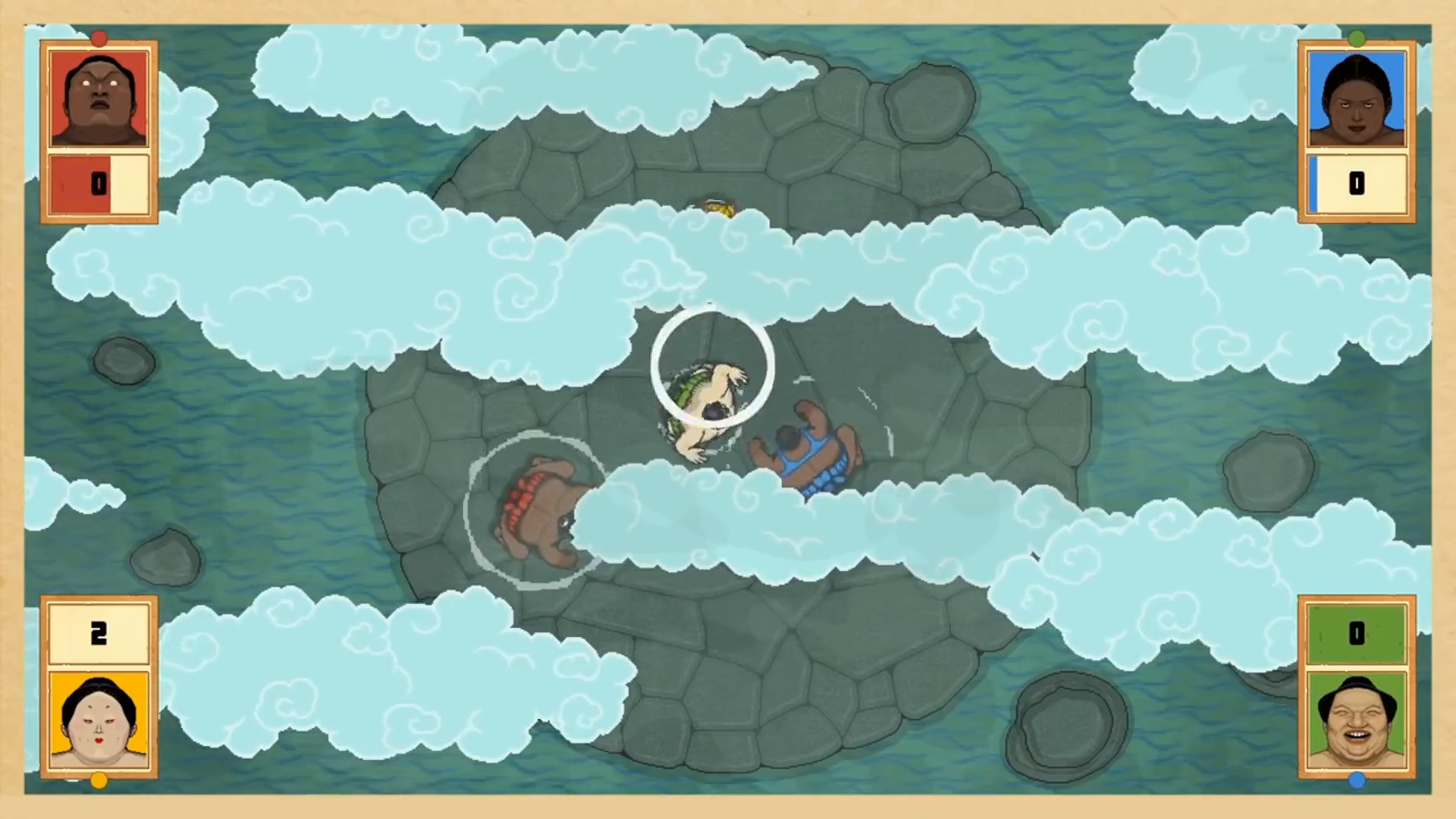Select the yellow player's portrait

click(x=98, y=720)
